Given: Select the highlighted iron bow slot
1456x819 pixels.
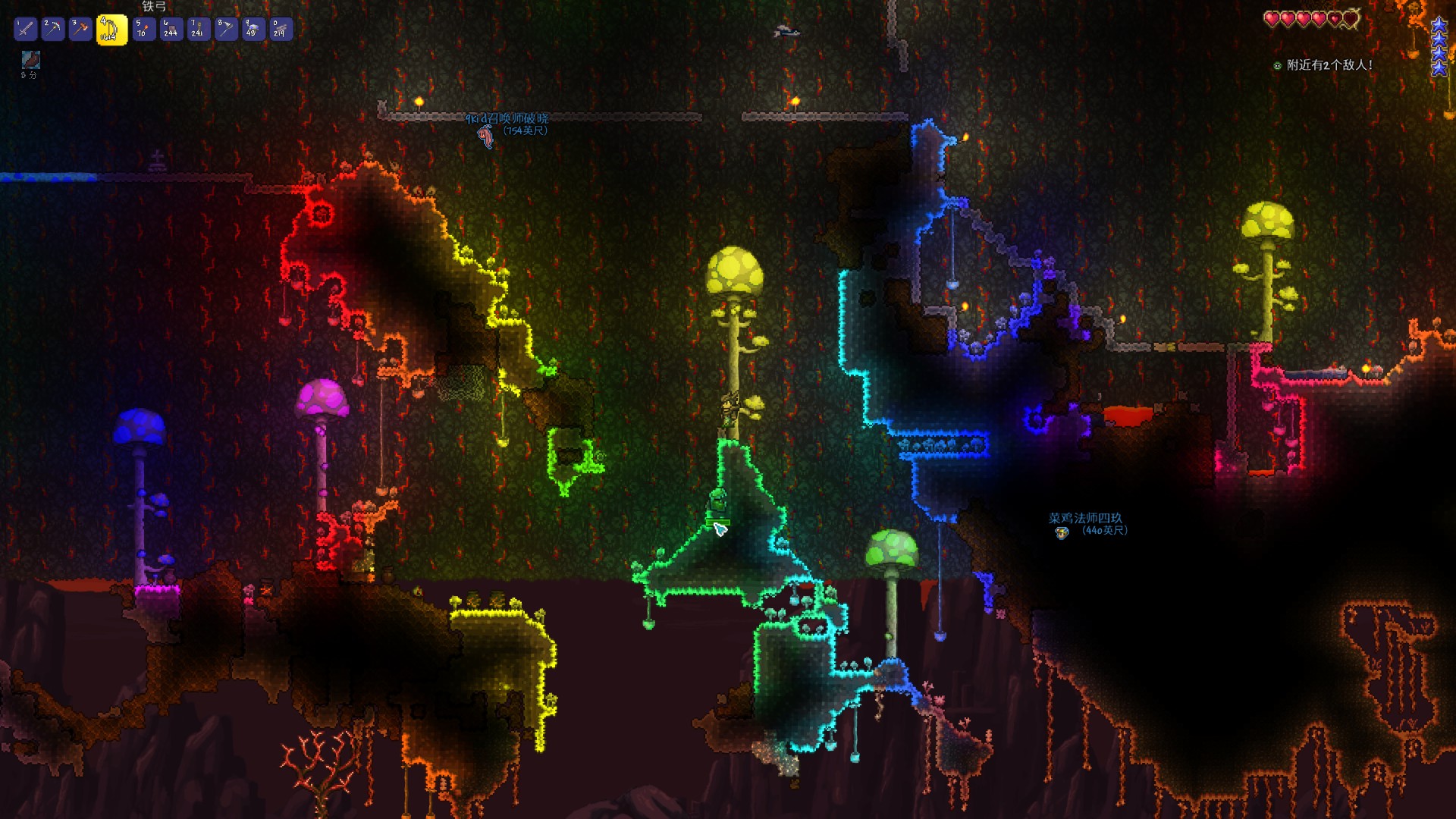Looking at the screenshot, I should pyautogui.click(x=111, y=30).
